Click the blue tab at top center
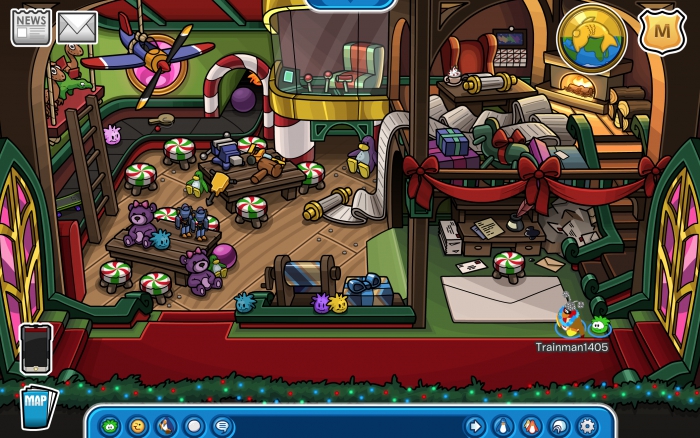The image size is (700, 438). (350, 4)
